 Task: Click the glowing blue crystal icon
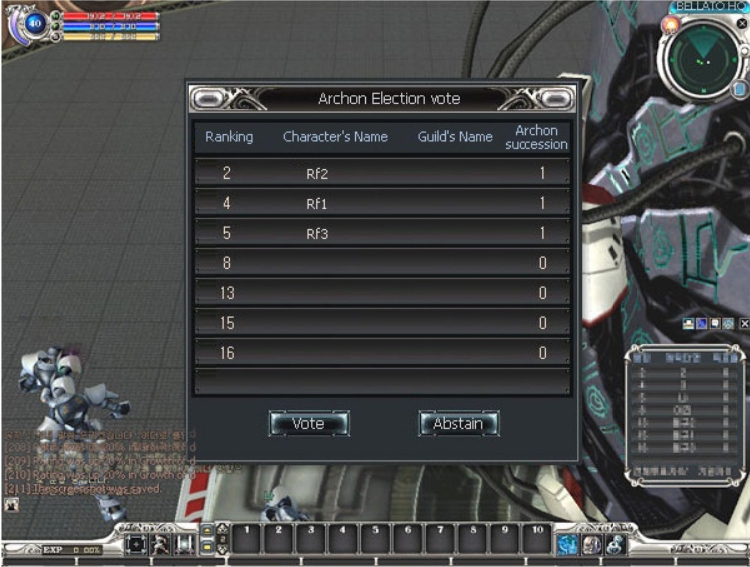pos(569,544)
